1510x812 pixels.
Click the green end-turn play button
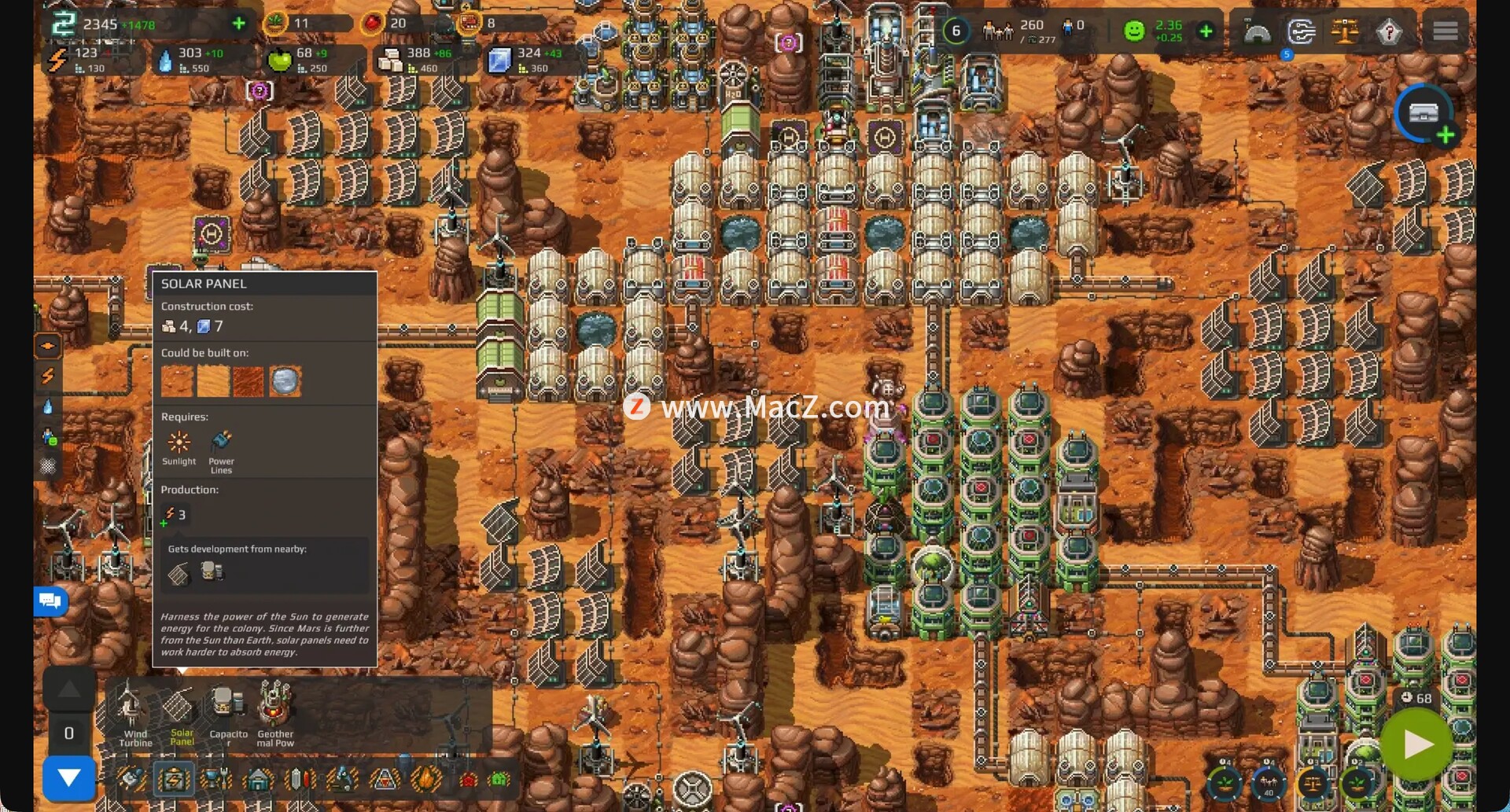[x=1416, y=744]
